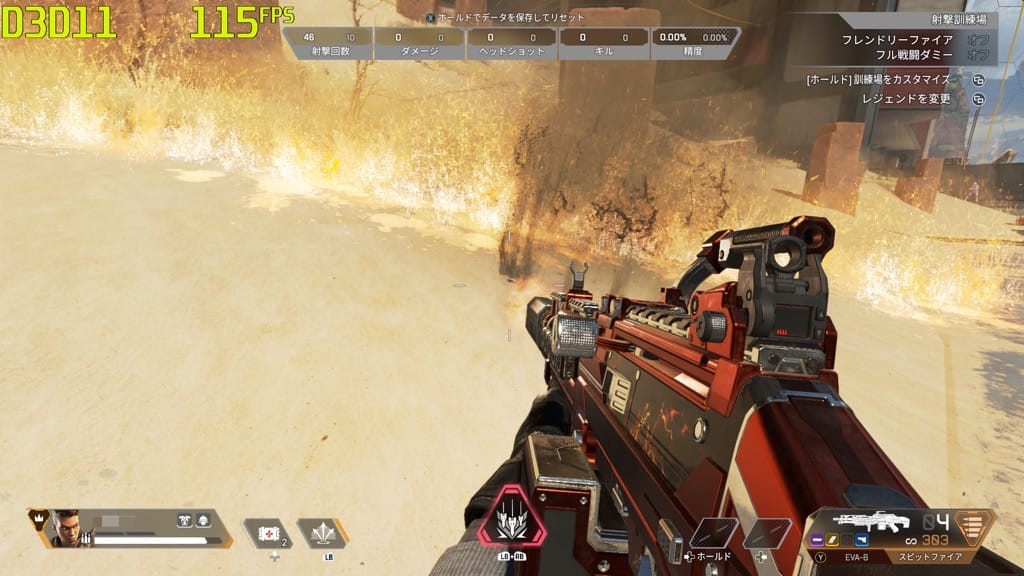Screen dimensions: 1024x576
Task: Click the purple barrel attachment icon
Action: point(818,540)
